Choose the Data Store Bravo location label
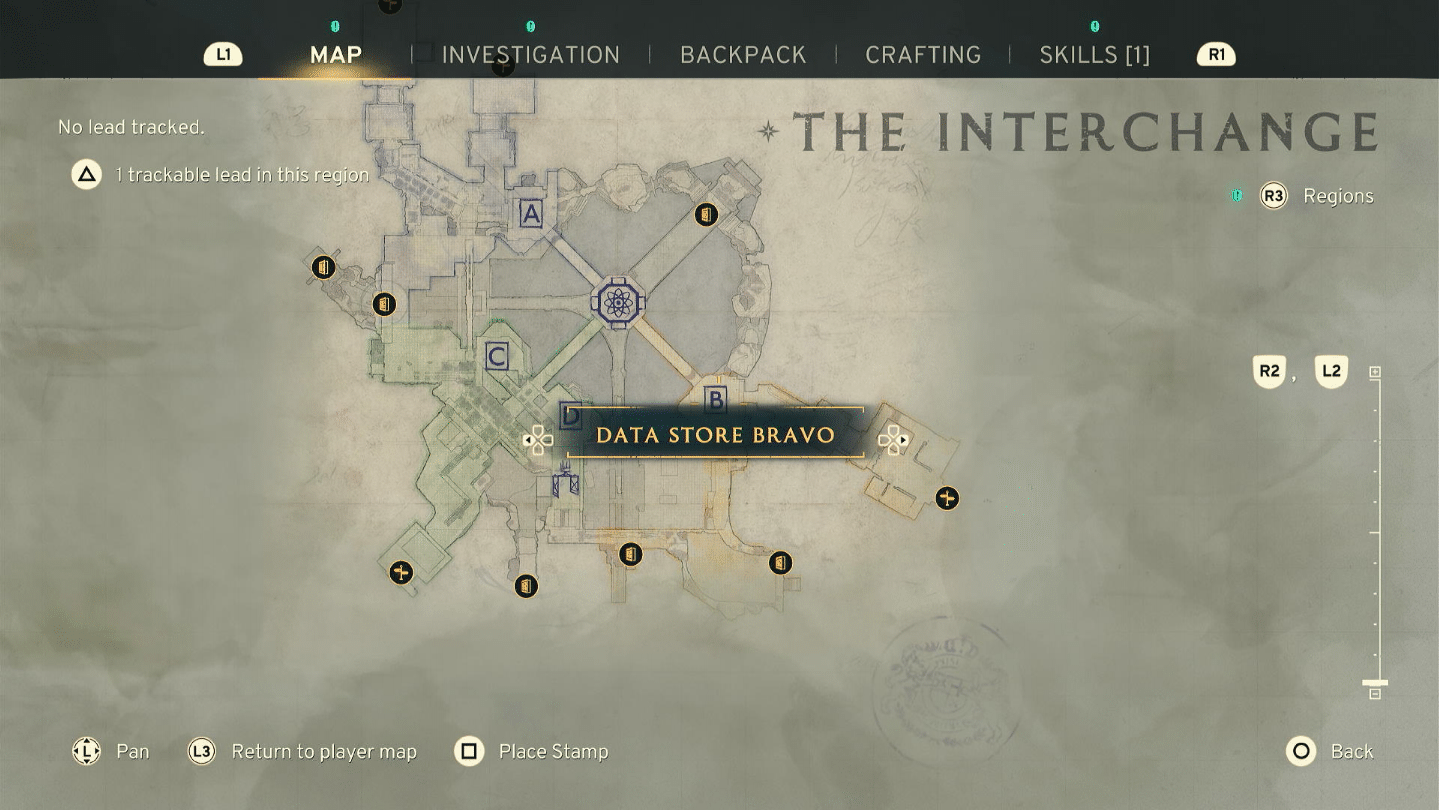Viewport: 1440px width, 810px height. (x=715, y=435)
